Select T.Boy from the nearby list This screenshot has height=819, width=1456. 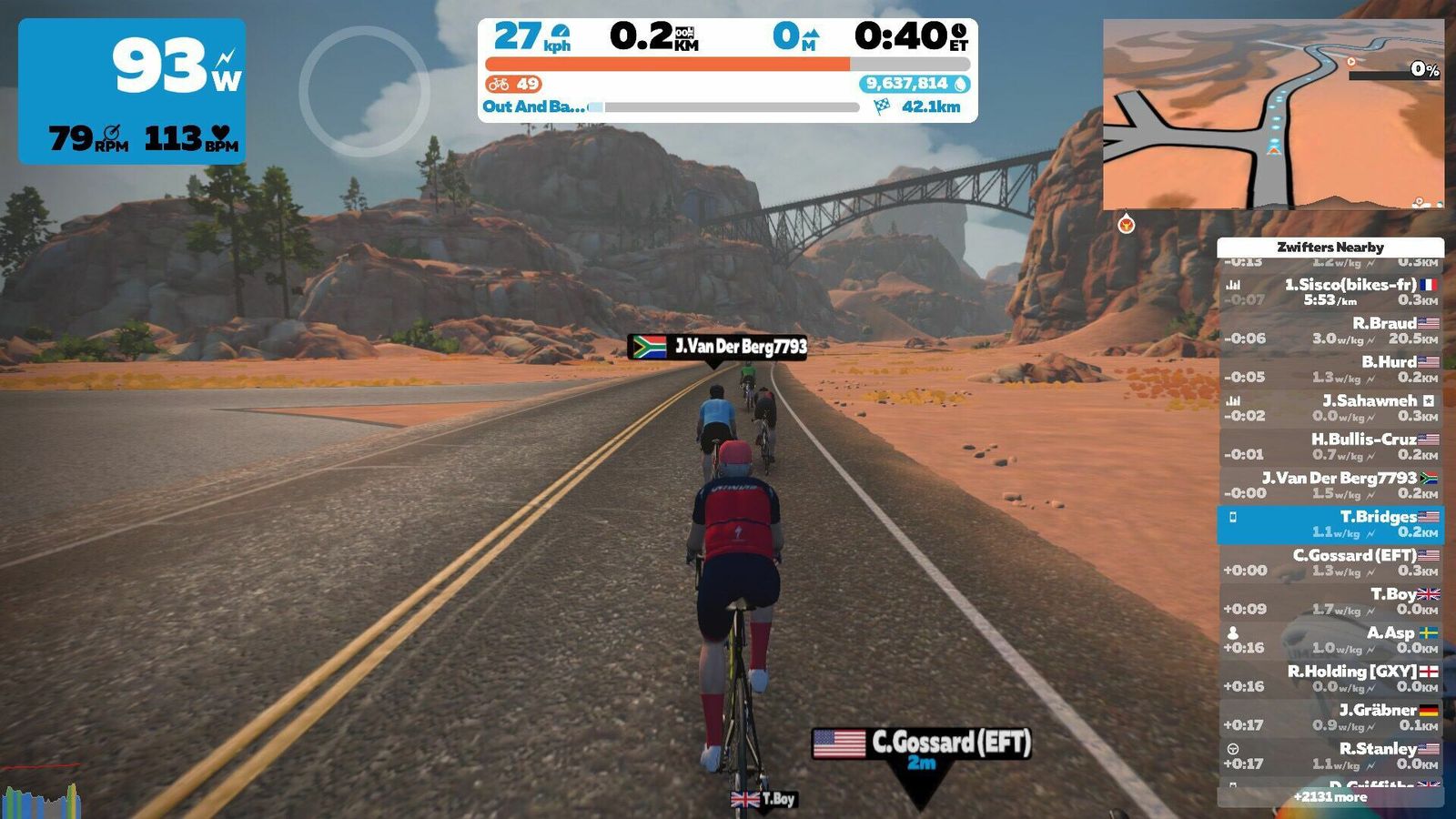pyautogui.click(x=1330, y=602)
